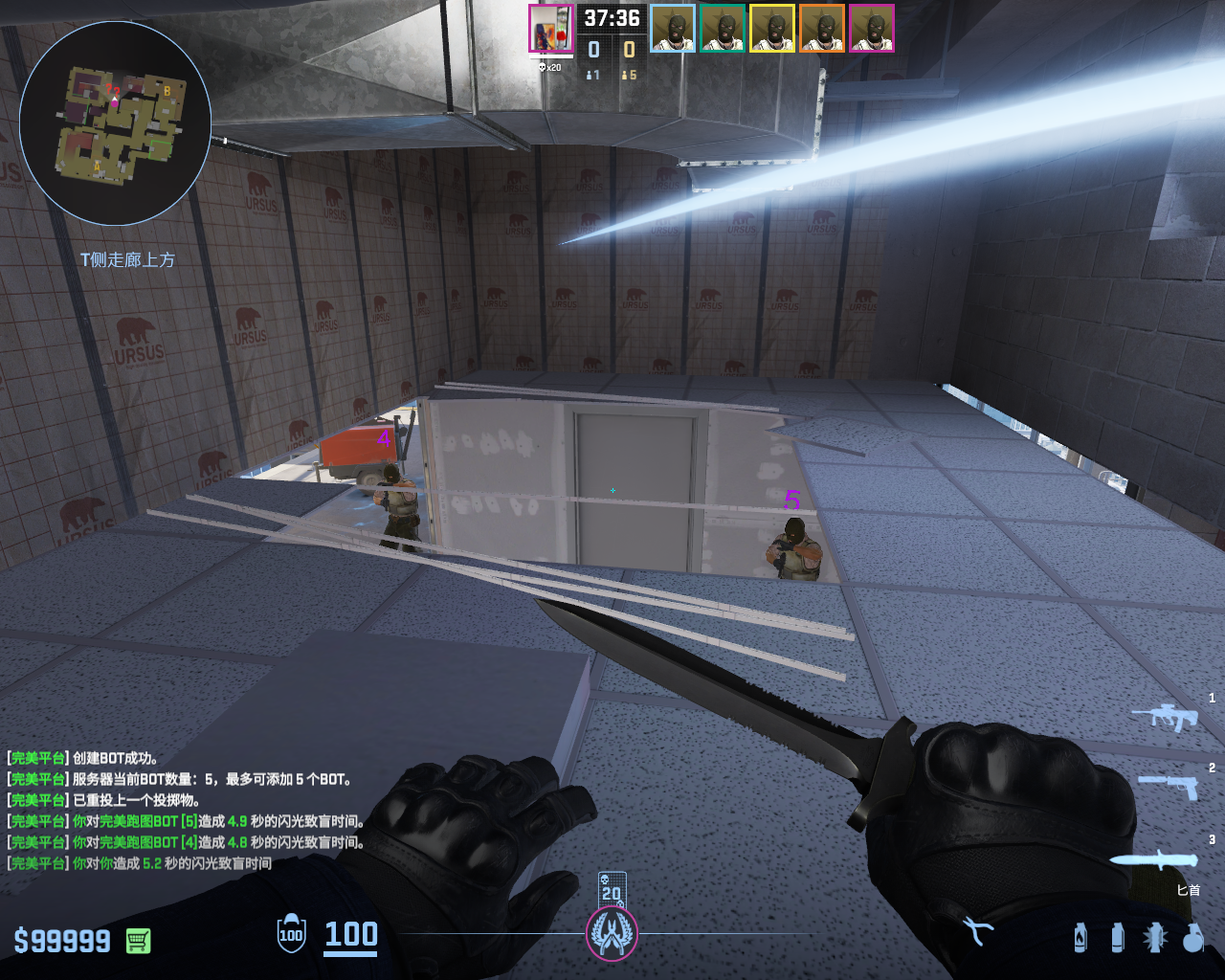Image resolution: width=1225 pixels, height=980 pixels.
Task: Select the blue-bordered bot avatar
Action: point(673,29)
